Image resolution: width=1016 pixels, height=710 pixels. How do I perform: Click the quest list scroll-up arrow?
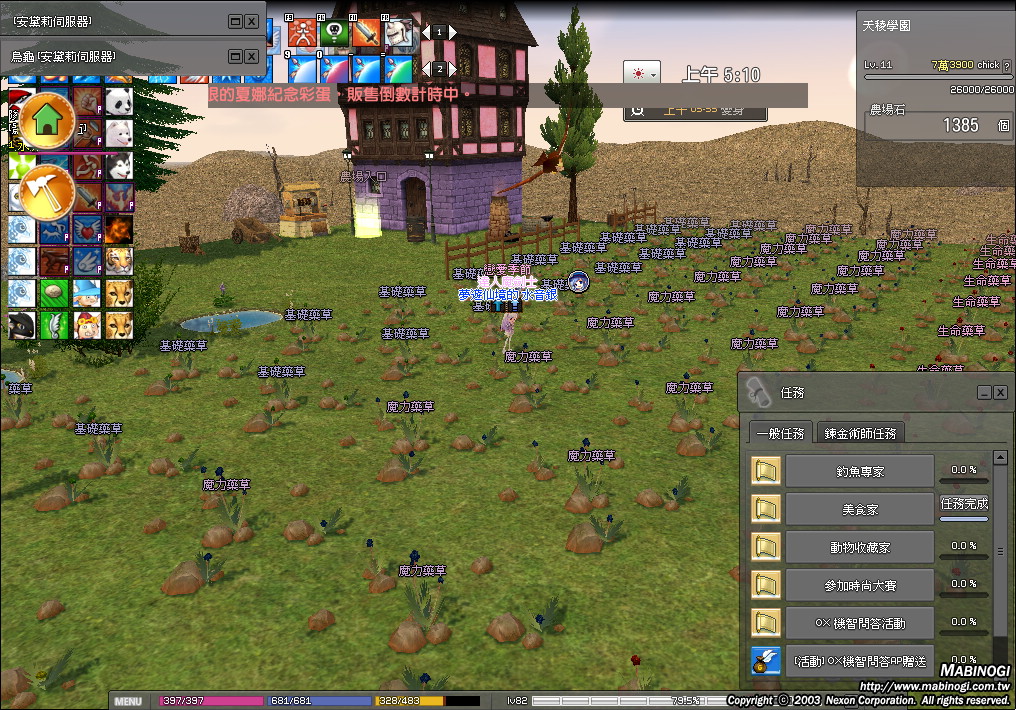pos(1000,458)
